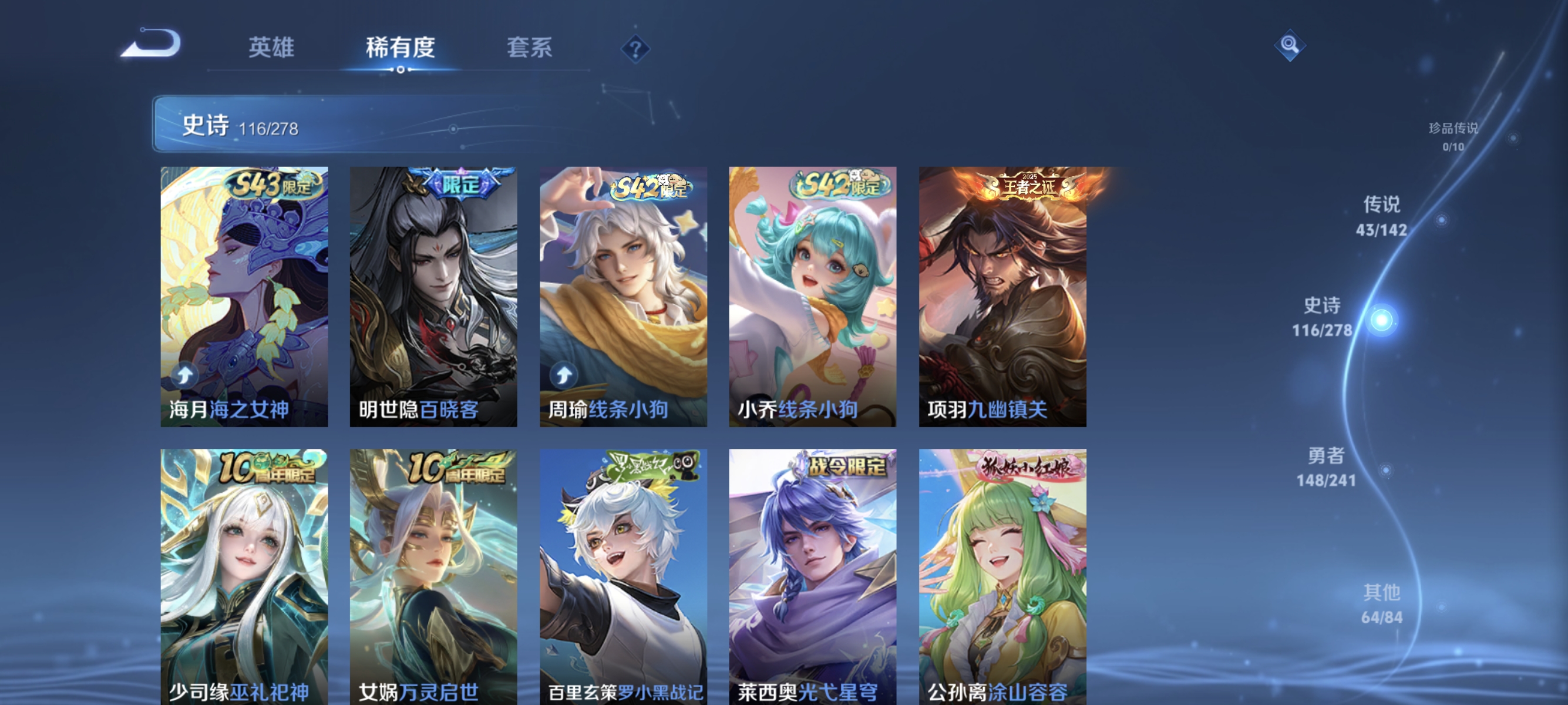This screenshot has height=705, width=1568.
Task: Select the 限定 badge on 明世隐 card
Action: click(x=460, y=183)
